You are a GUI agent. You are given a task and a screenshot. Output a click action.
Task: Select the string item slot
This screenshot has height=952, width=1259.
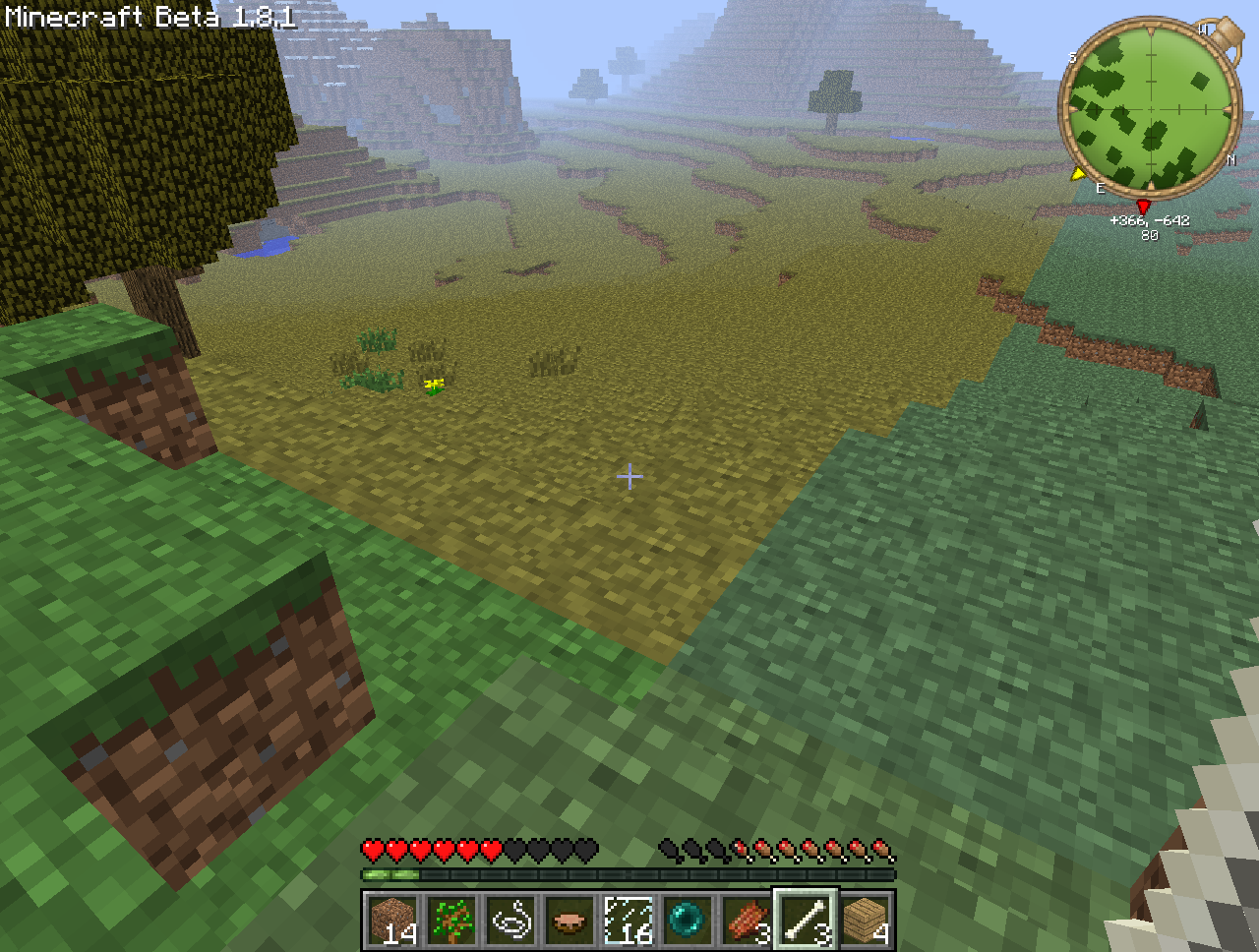(x=510, y=921)
